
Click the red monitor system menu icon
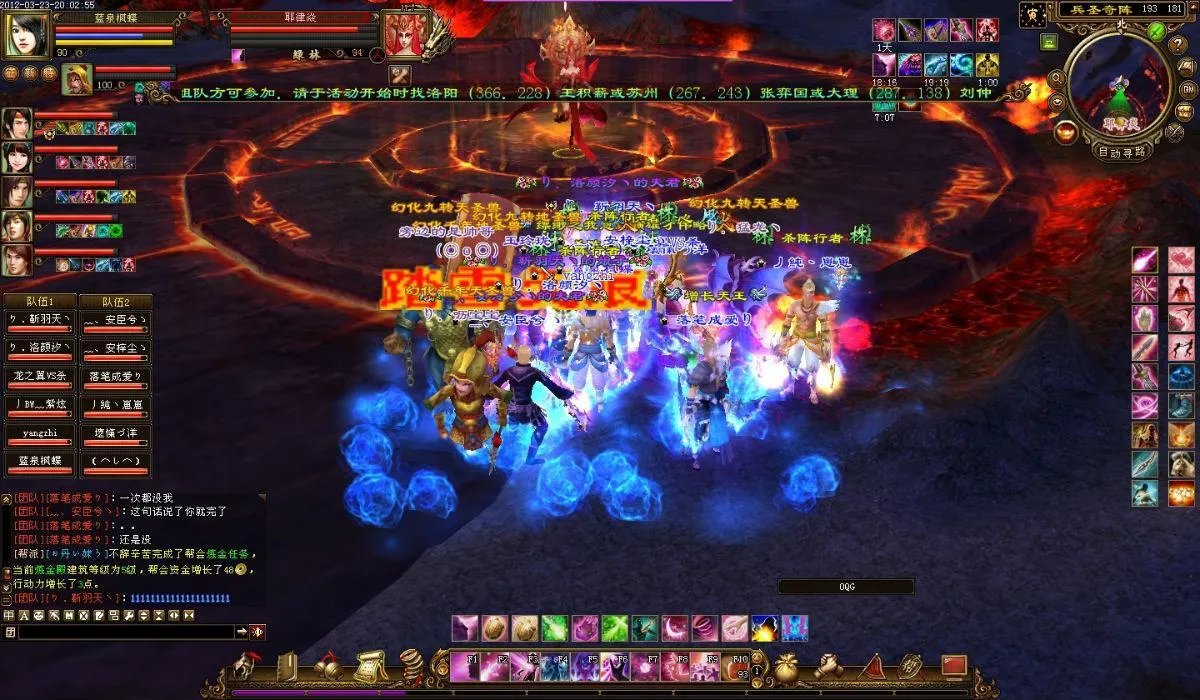[x=953, y=665]
